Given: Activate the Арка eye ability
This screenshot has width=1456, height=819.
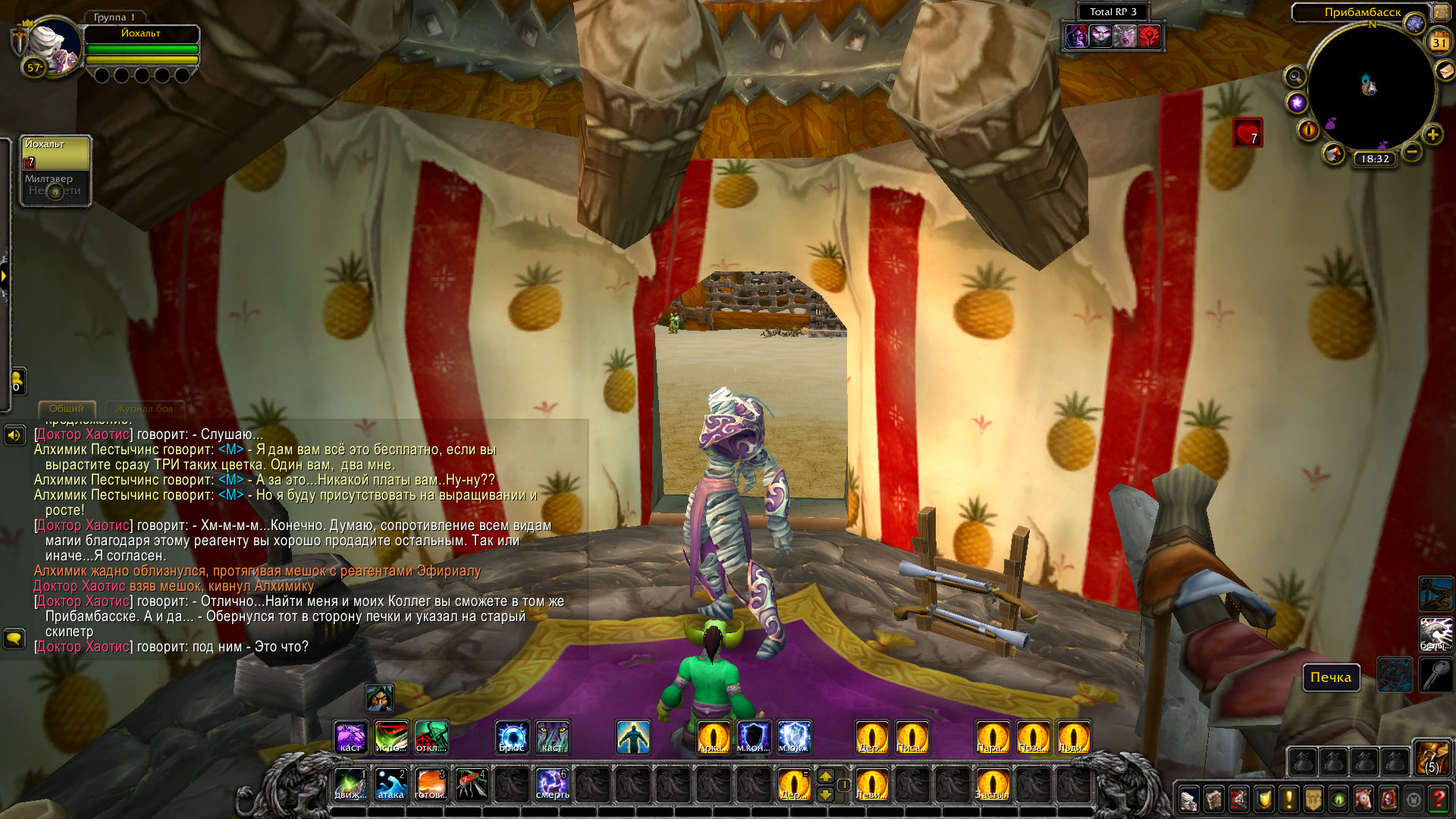Looking at the screenshot, I should [713, 737].
